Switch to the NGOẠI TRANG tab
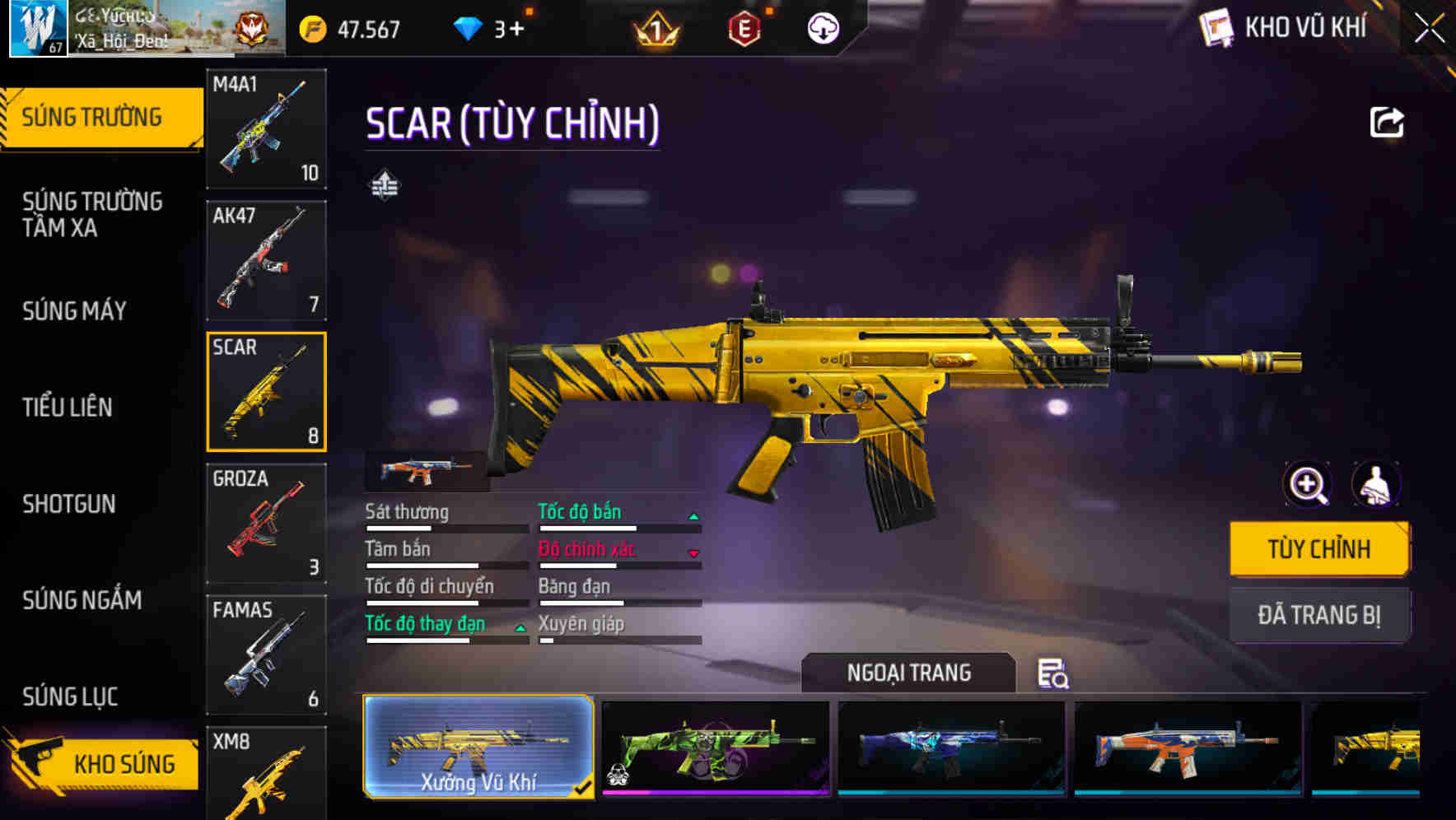Screen dimensions: 1456x820 910,673
